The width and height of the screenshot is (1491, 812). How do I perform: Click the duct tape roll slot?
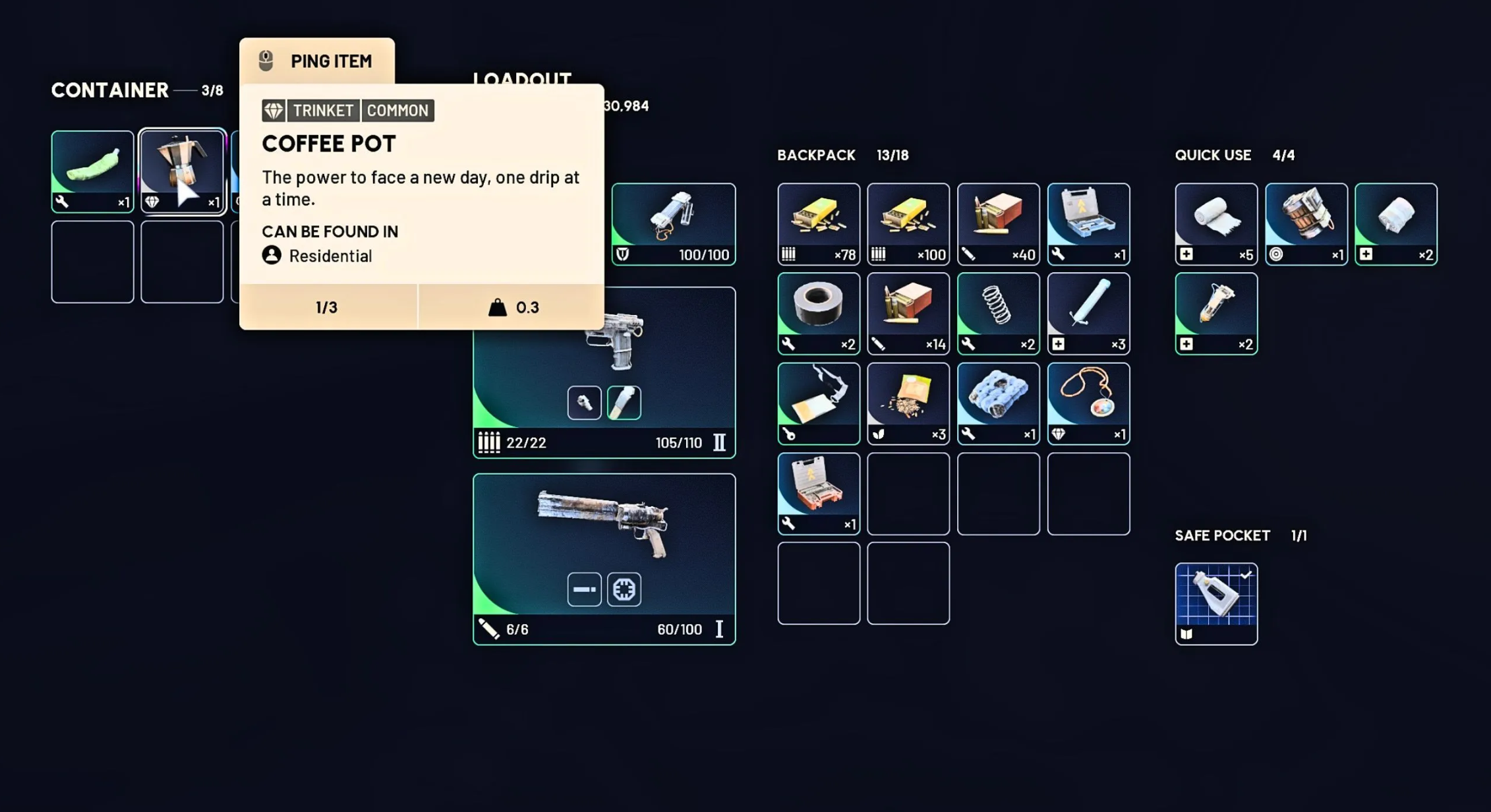coord(818,313)
